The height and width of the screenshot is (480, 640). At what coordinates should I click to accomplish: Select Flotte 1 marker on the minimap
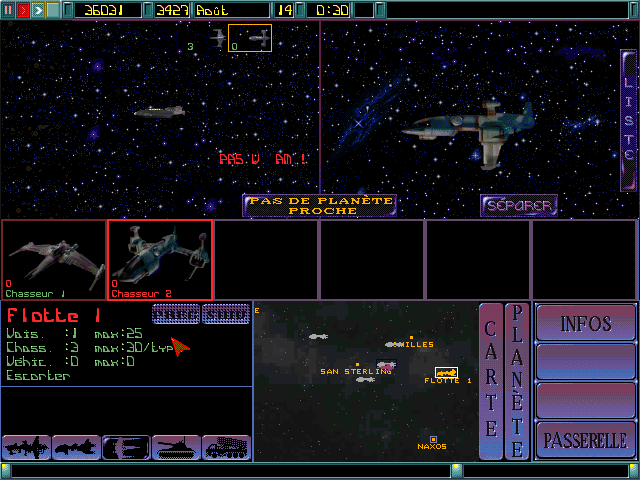point(446,373)
